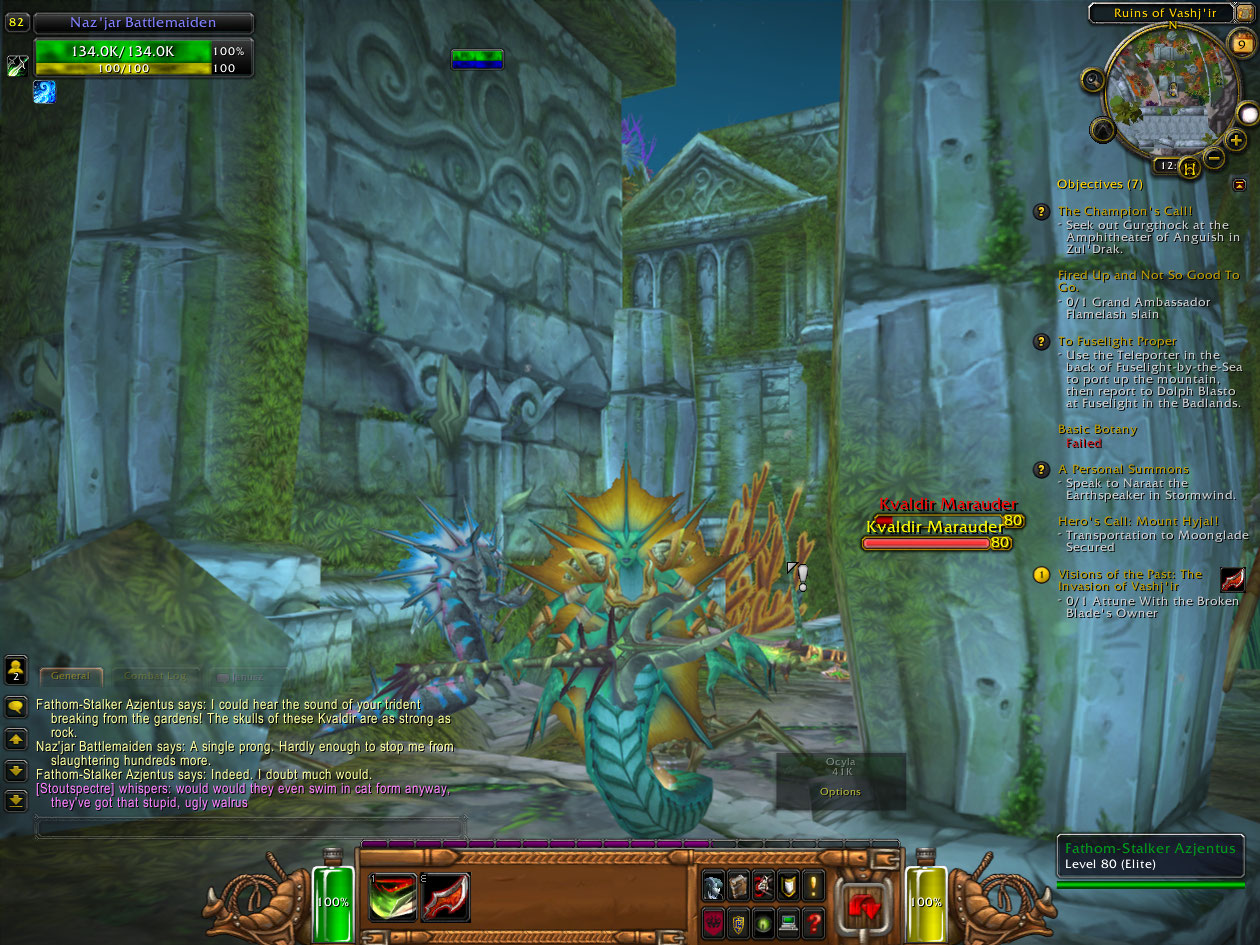Open the world map button beside zone name
This screenshot has width=1260, height=945.
(x=1231, y=12)
